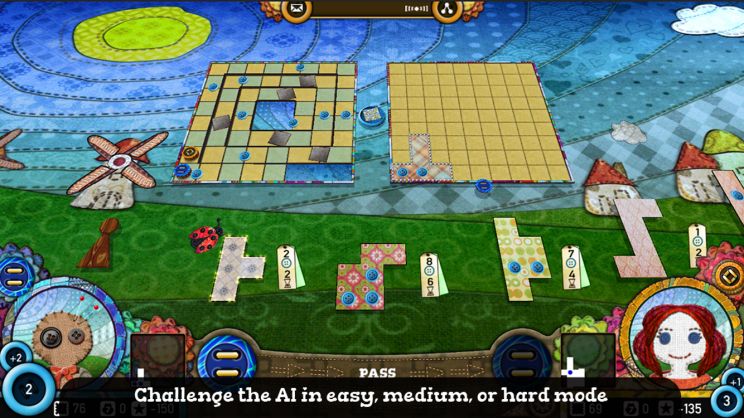
Task: Select the pink zigzag patch tile
Action: click(x=640, y=236)
